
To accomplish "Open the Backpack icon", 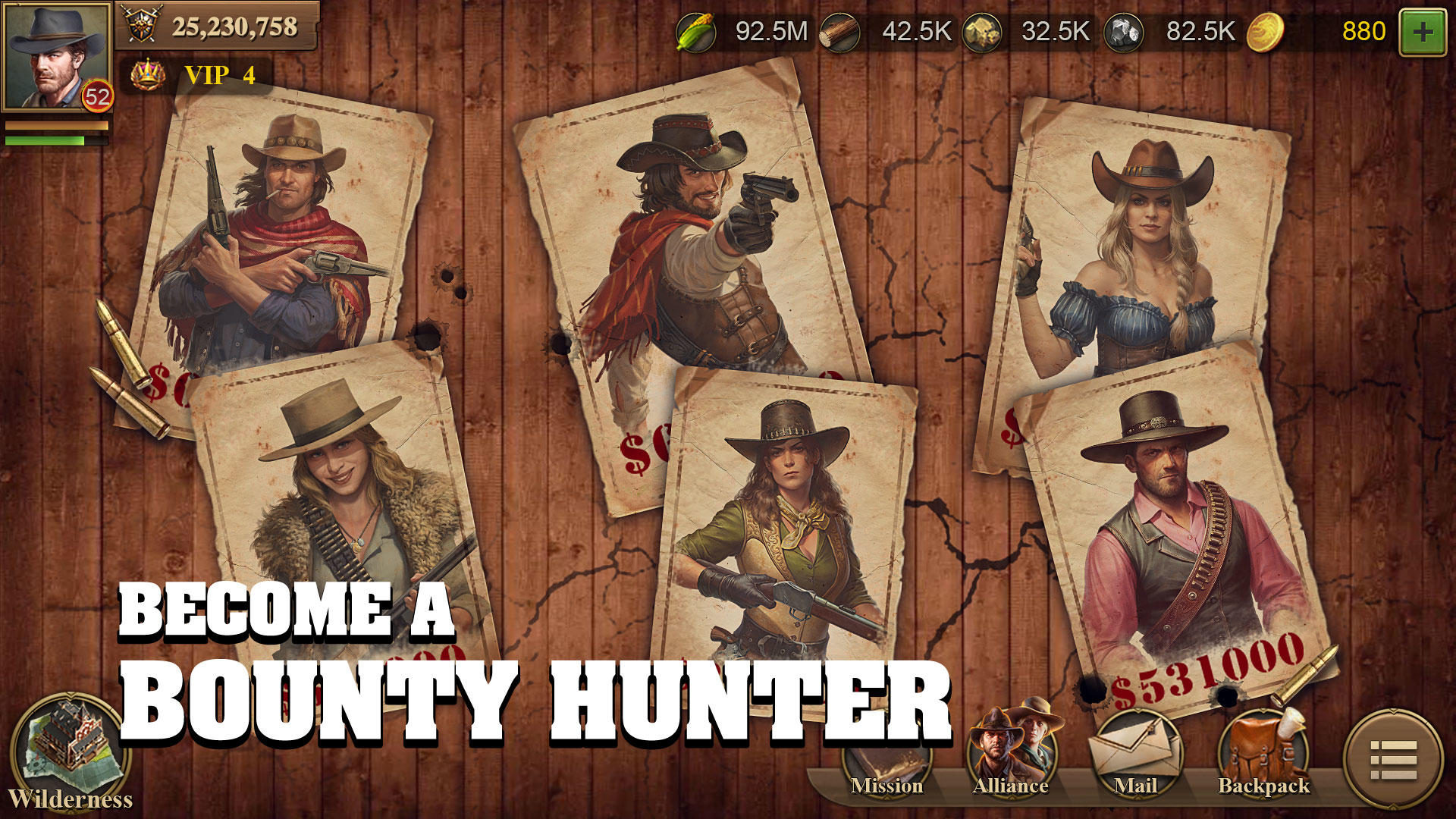I will [x=1263, y=755].
